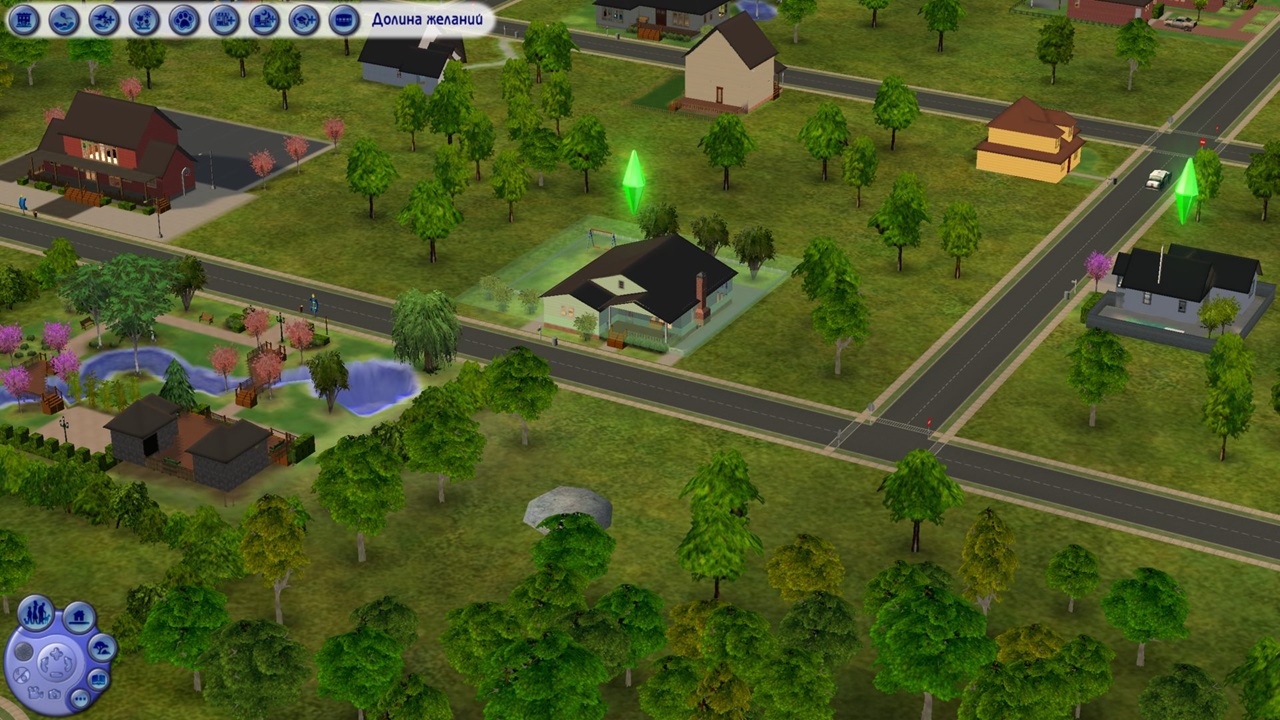Screen dimensions: 1280x720
Task: Add a Downtown with the building-plus icon
Action: click(222, 18)
